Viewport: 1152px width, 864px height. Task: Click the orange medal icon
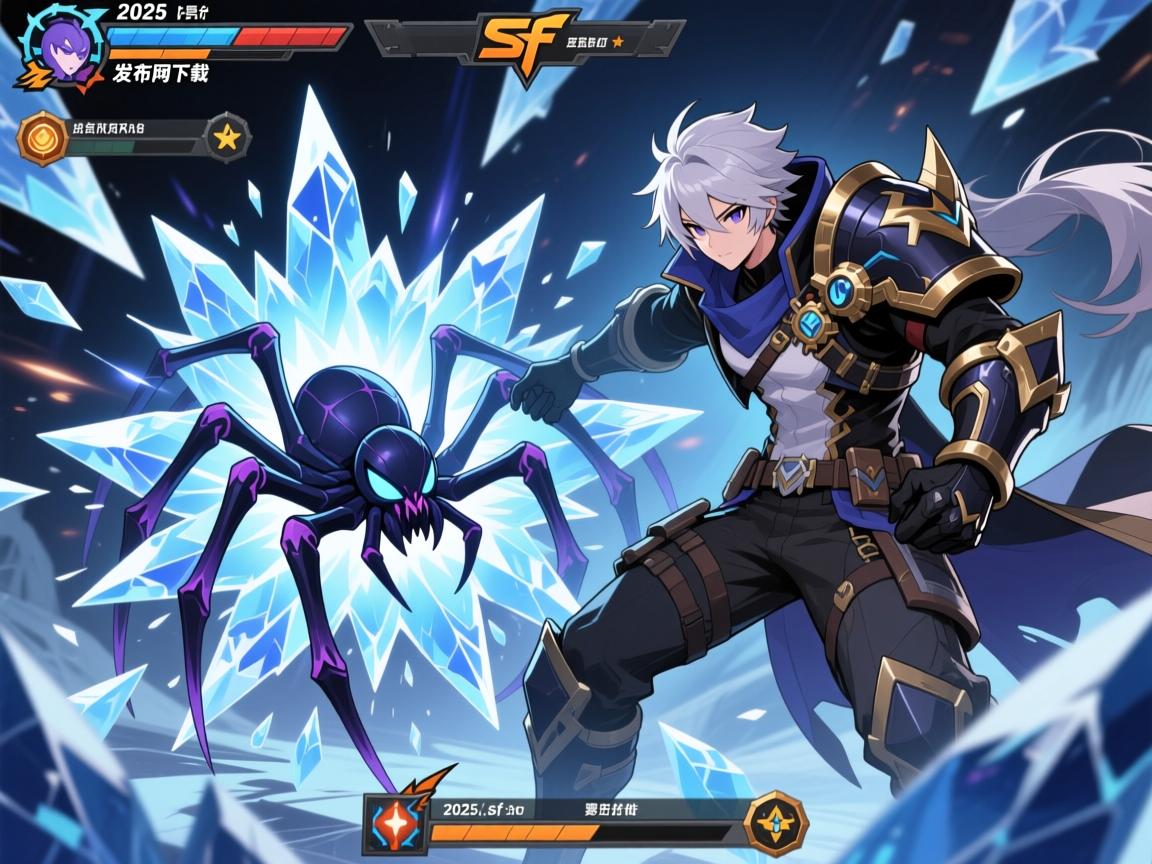click(x=42, y=138)
